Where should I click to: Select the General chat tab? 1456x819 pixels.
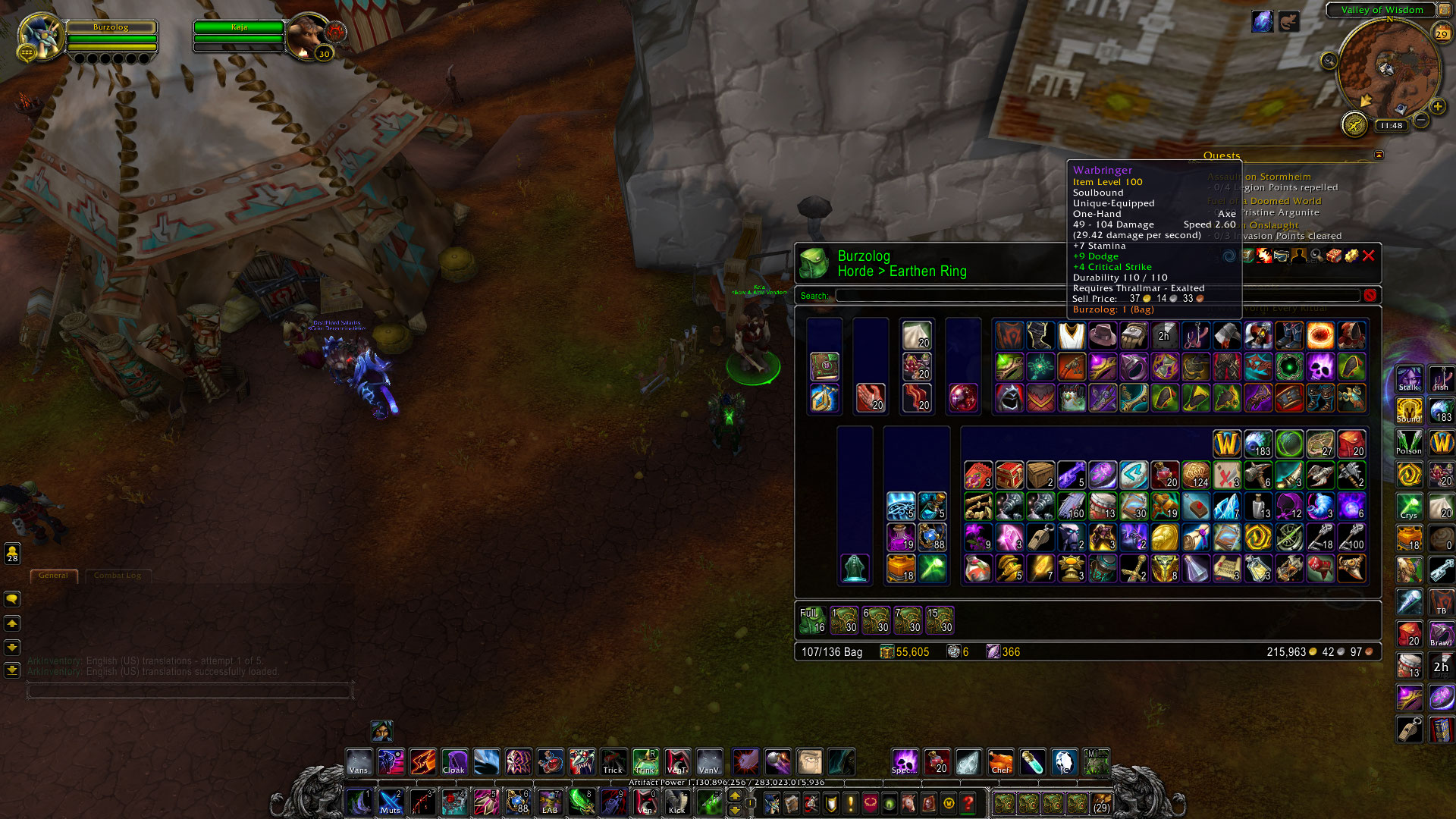[x=54, y=576]
